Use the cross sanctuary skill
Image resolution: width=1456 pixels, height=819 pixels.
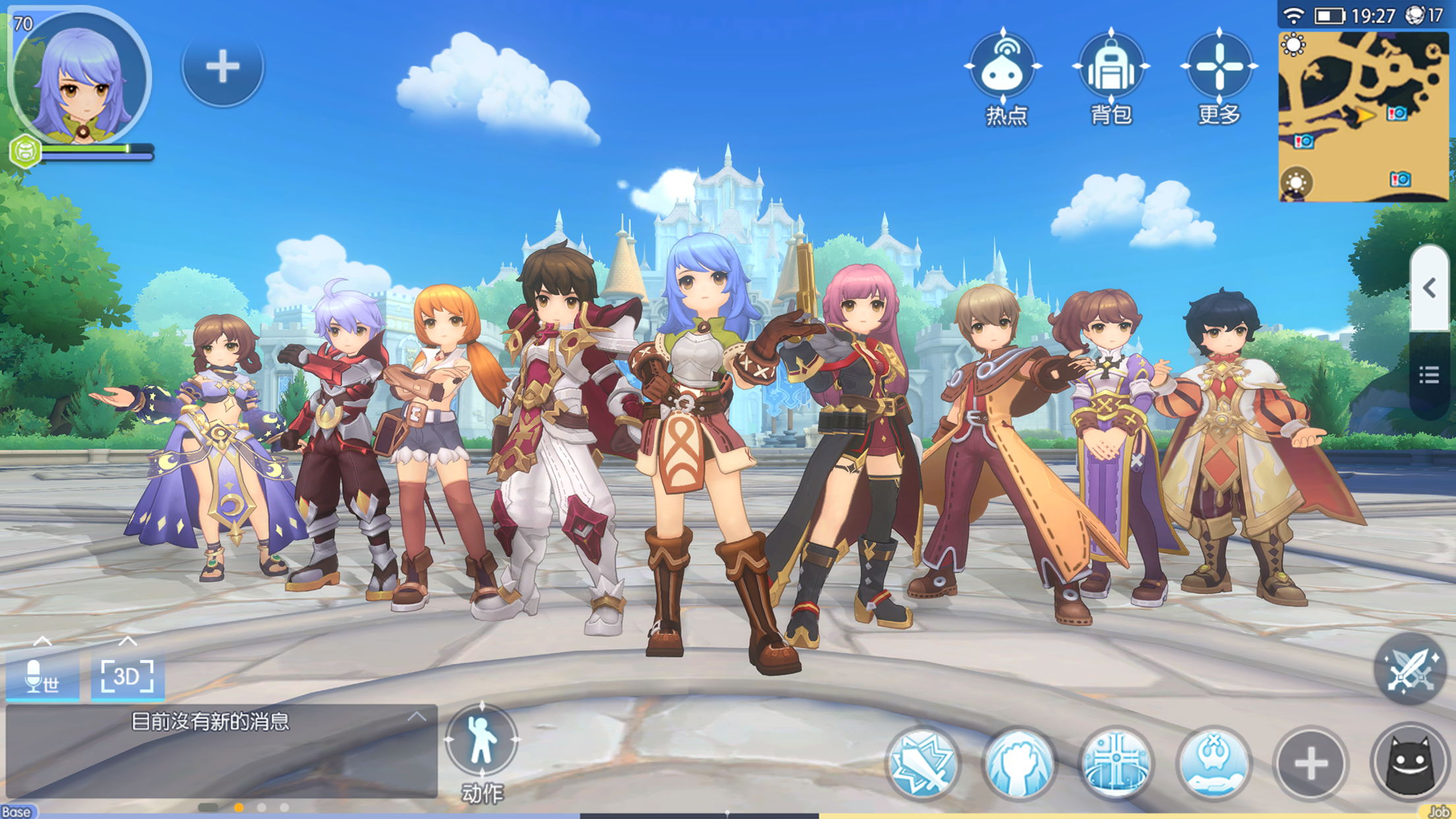(x=1116, y=763)
